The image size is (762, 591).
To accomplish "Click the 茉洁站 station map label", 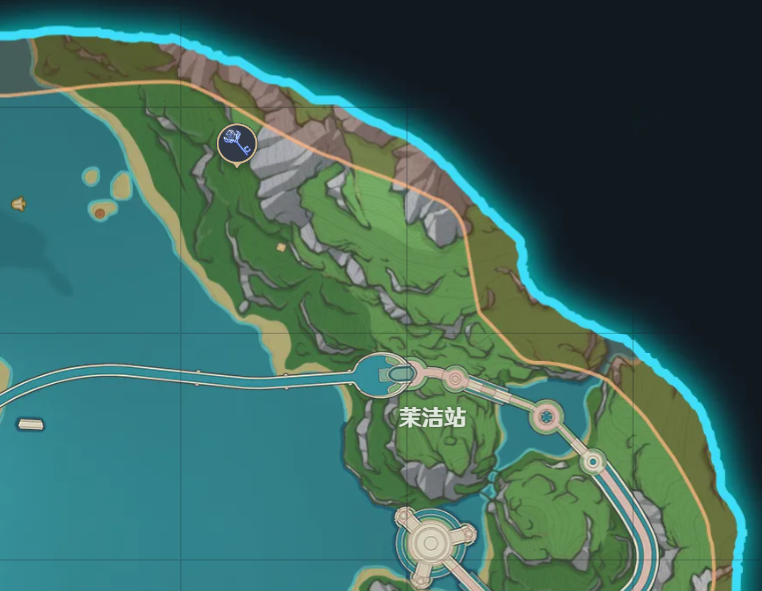I will tap(432, 417).
